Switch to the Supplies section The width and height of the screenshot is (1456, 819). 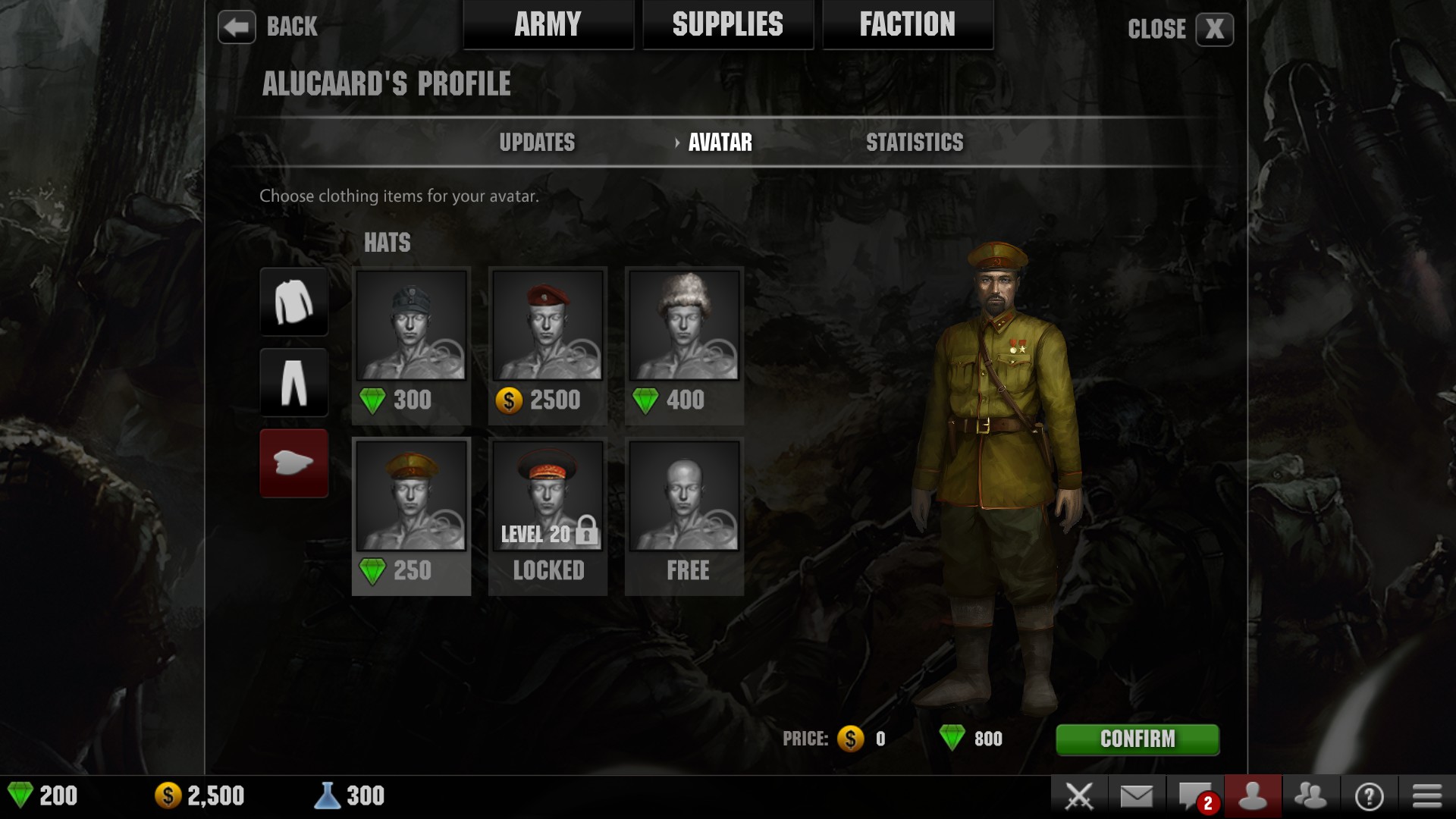click(727, 24)
